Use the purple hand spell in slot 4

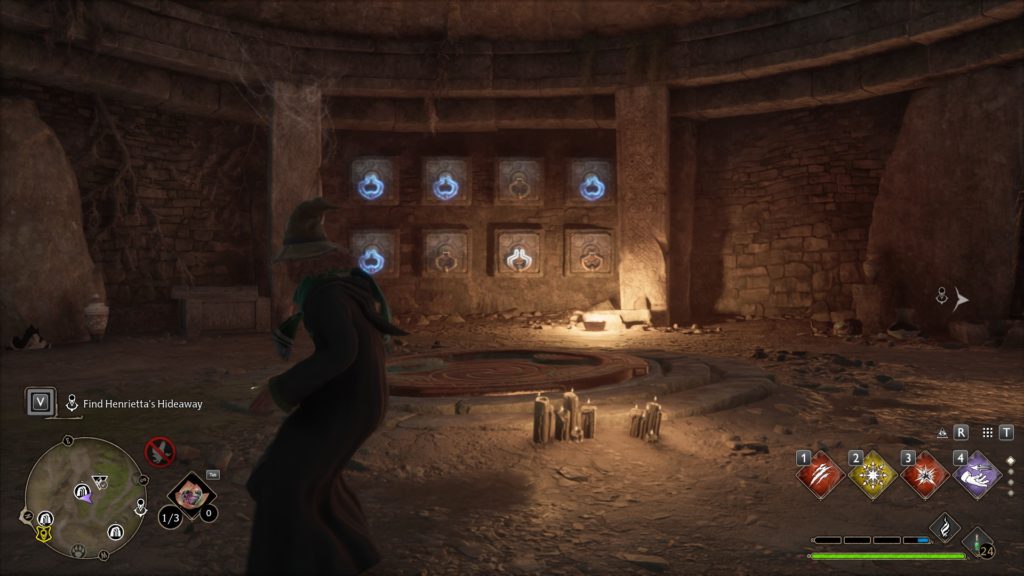[977, 474]
